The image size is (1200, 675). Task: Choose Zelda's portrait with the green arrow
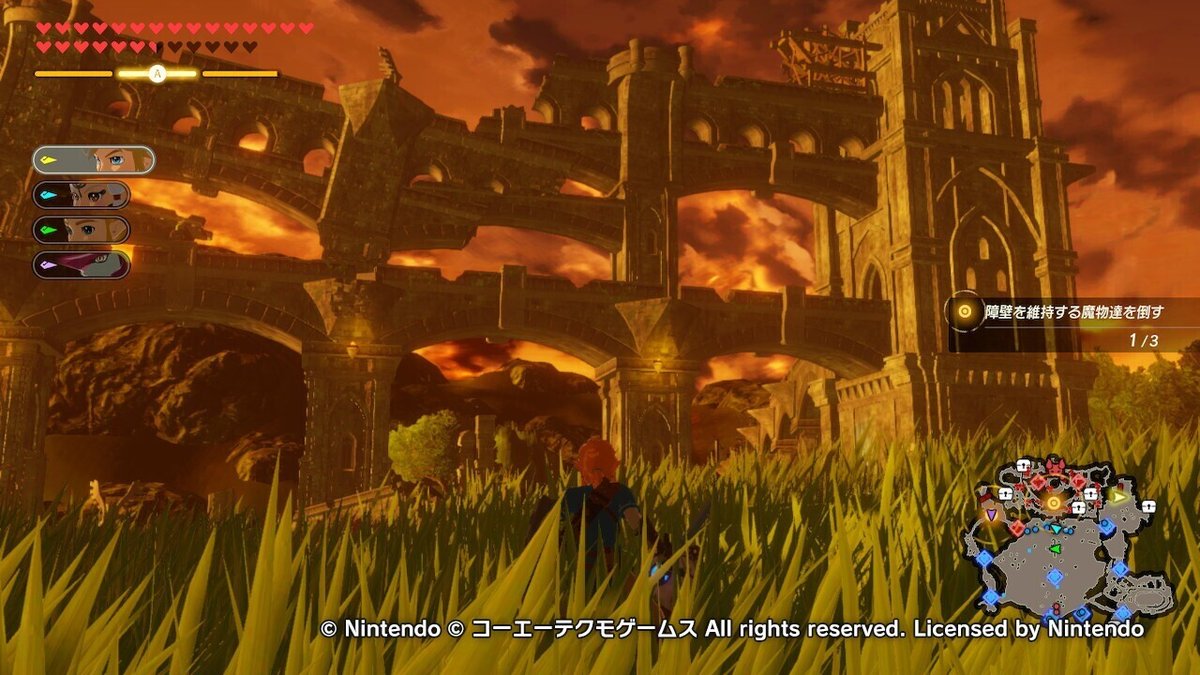coord(81,230)
